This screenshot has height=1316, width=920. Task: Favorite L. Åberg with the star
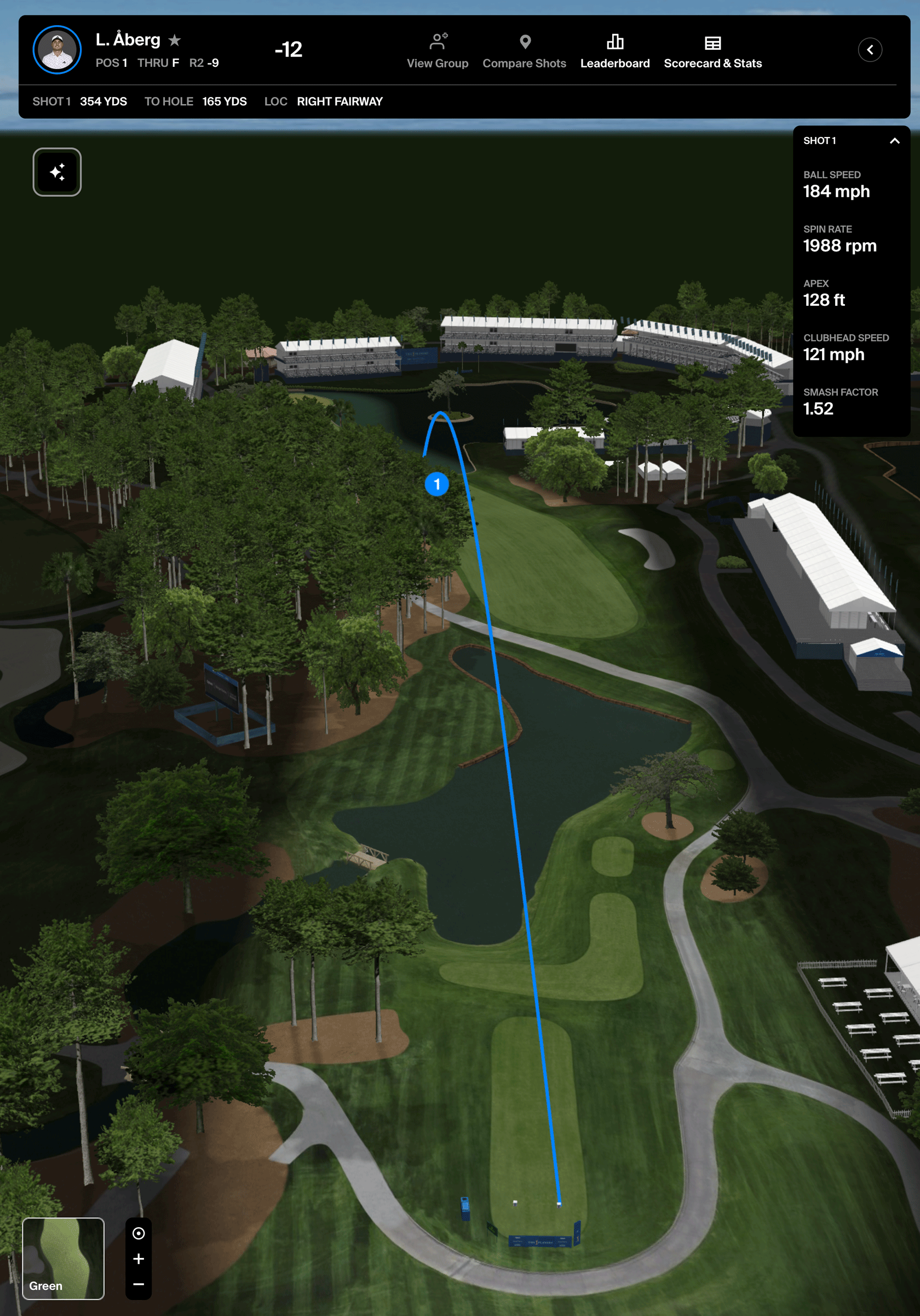tap(175, 40)
